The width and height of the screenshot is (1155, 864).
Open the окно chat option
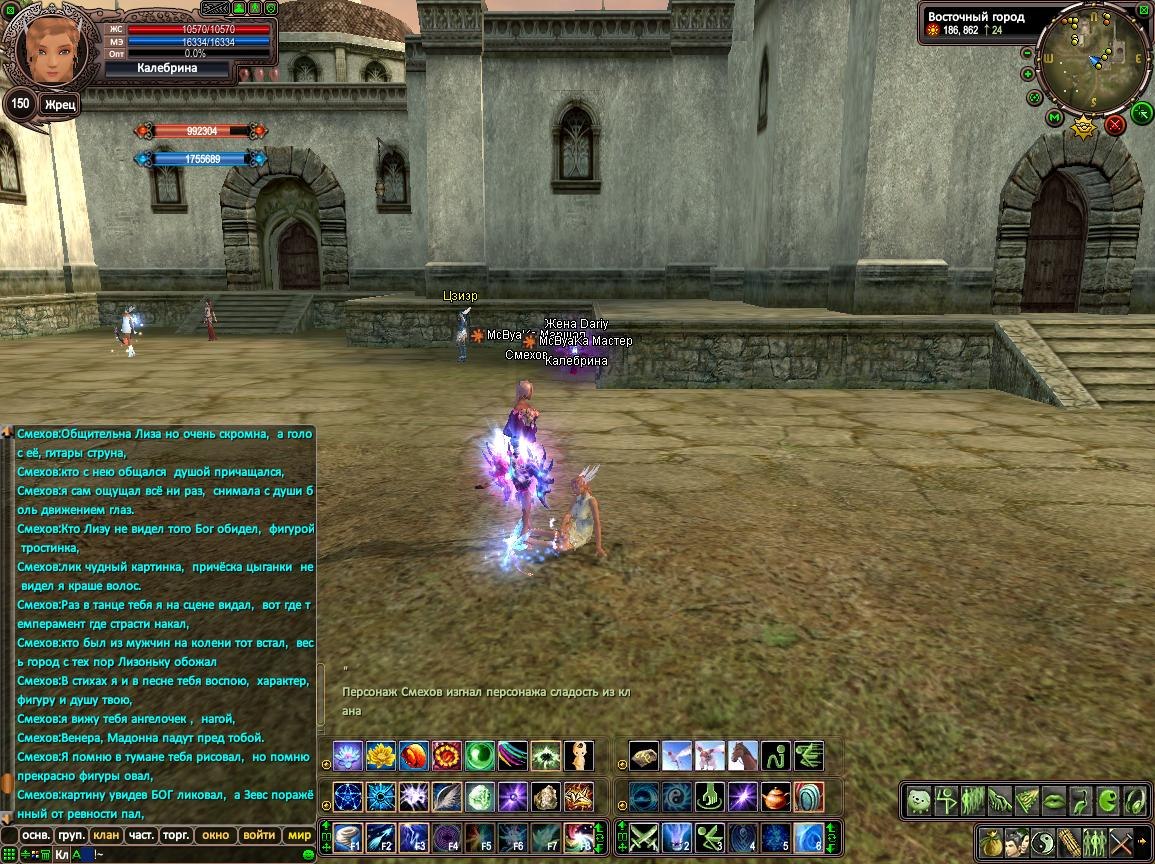click(x=215, y=835)
